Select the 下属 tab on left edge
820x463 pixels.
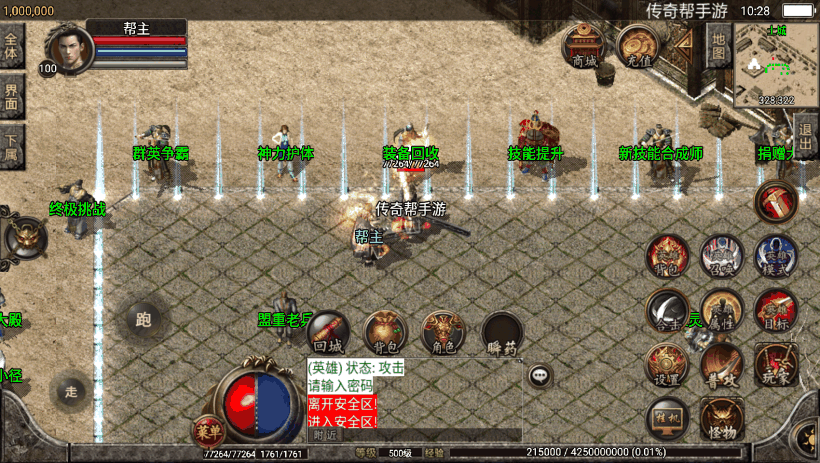pyautogui.click(x=11, y=146)
